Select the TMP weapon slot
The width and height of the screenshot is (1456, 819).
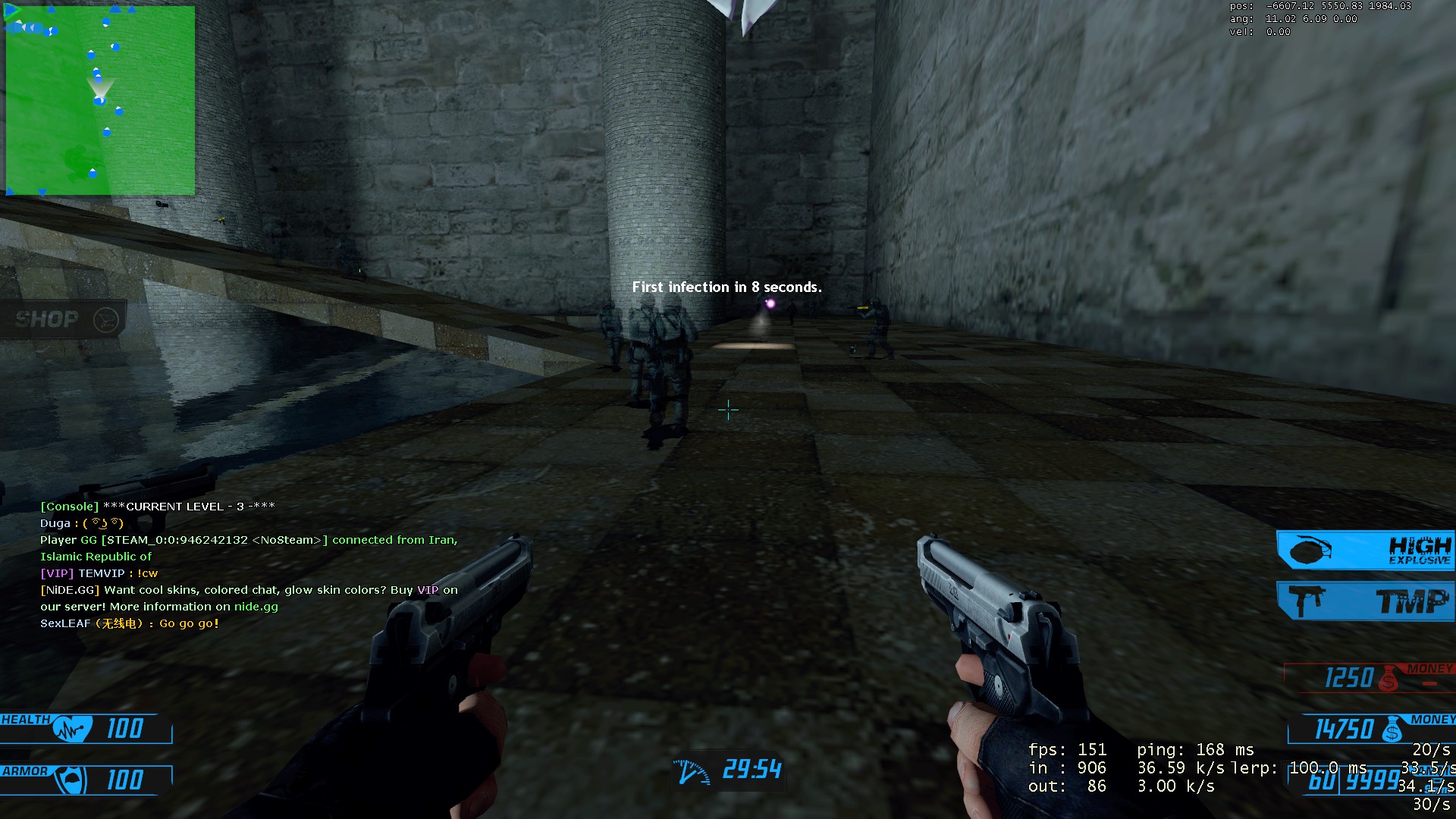(1365, 601)
